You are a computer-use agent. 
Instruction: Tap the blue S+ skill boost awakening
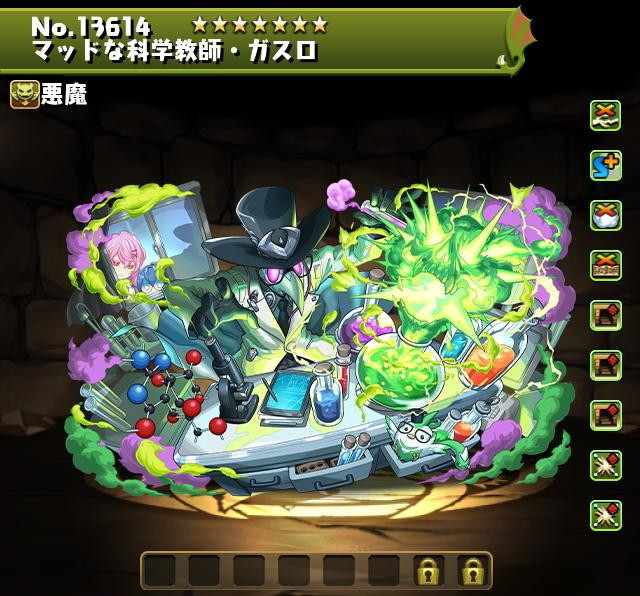coord(604,165)
